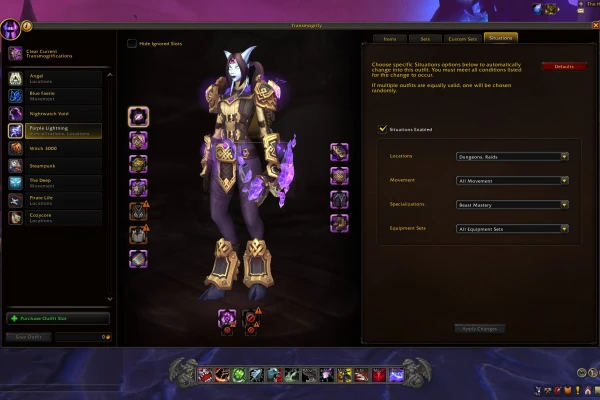Expand the Specializations dropdown
This screenshot has height=400, width=600.
pyautogui.click(x=512, y=204)
